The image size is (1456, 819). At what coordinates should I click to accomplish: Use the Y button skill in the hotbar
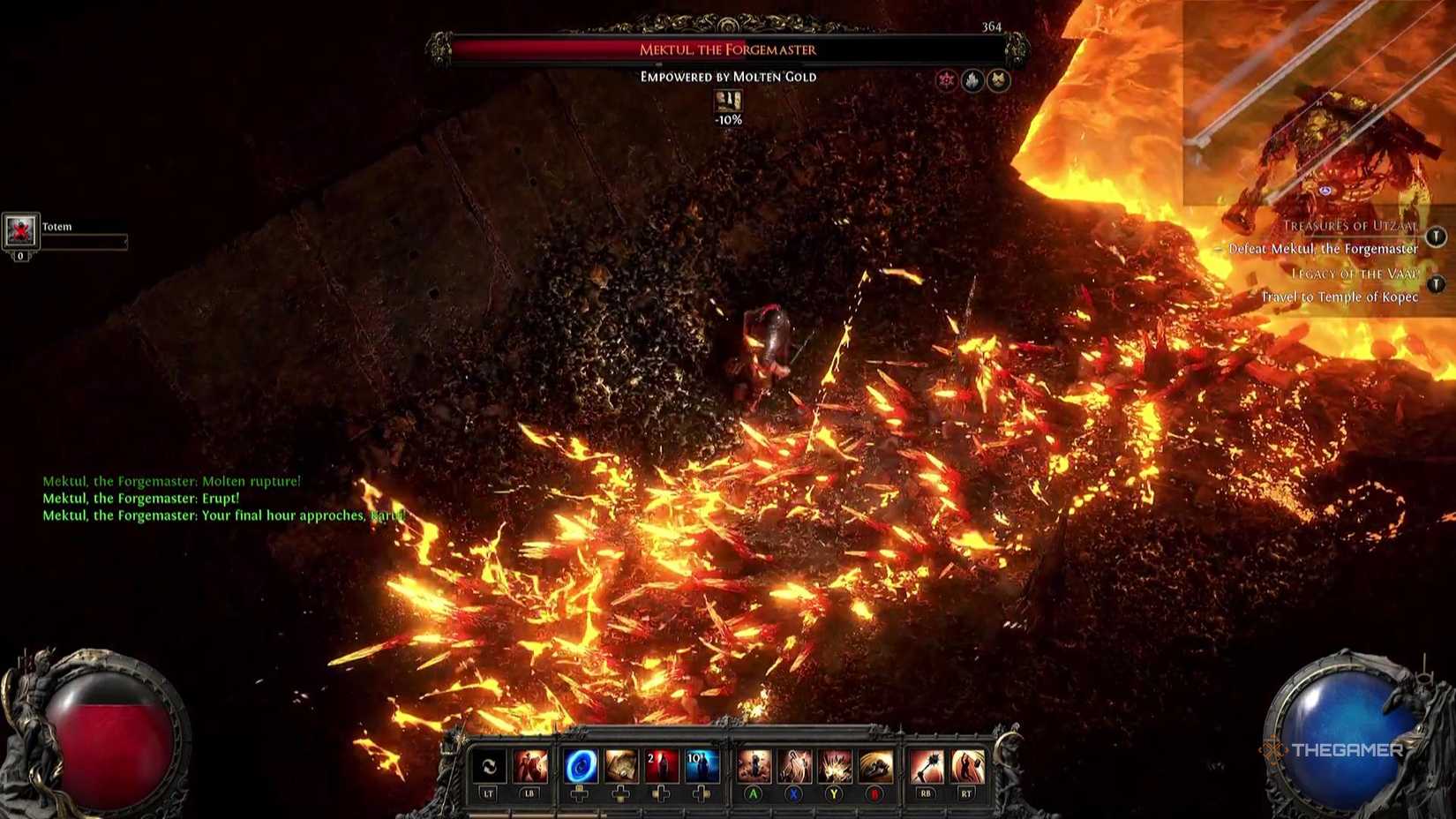point(834,765)
